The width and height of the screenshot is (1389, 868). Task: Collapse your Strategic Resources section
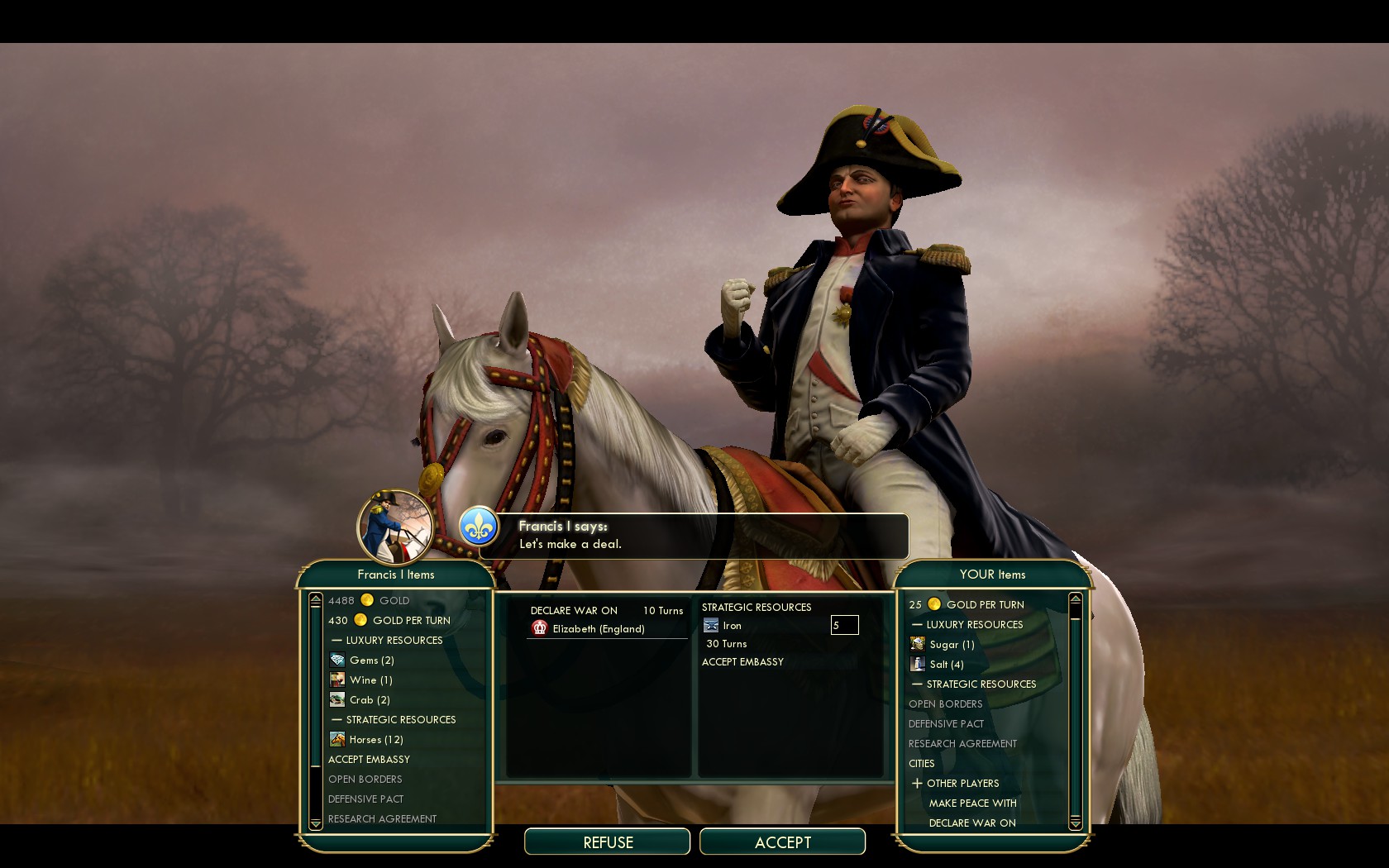917,684
